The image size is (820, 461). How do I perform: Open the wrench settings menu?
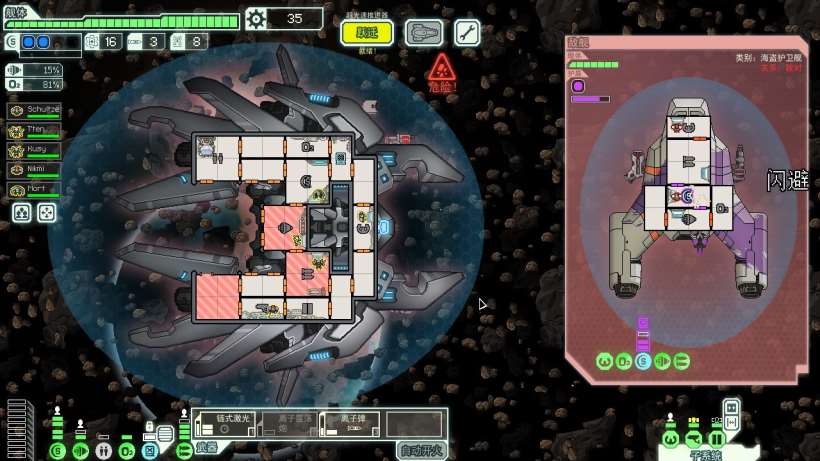pos(467,32)
